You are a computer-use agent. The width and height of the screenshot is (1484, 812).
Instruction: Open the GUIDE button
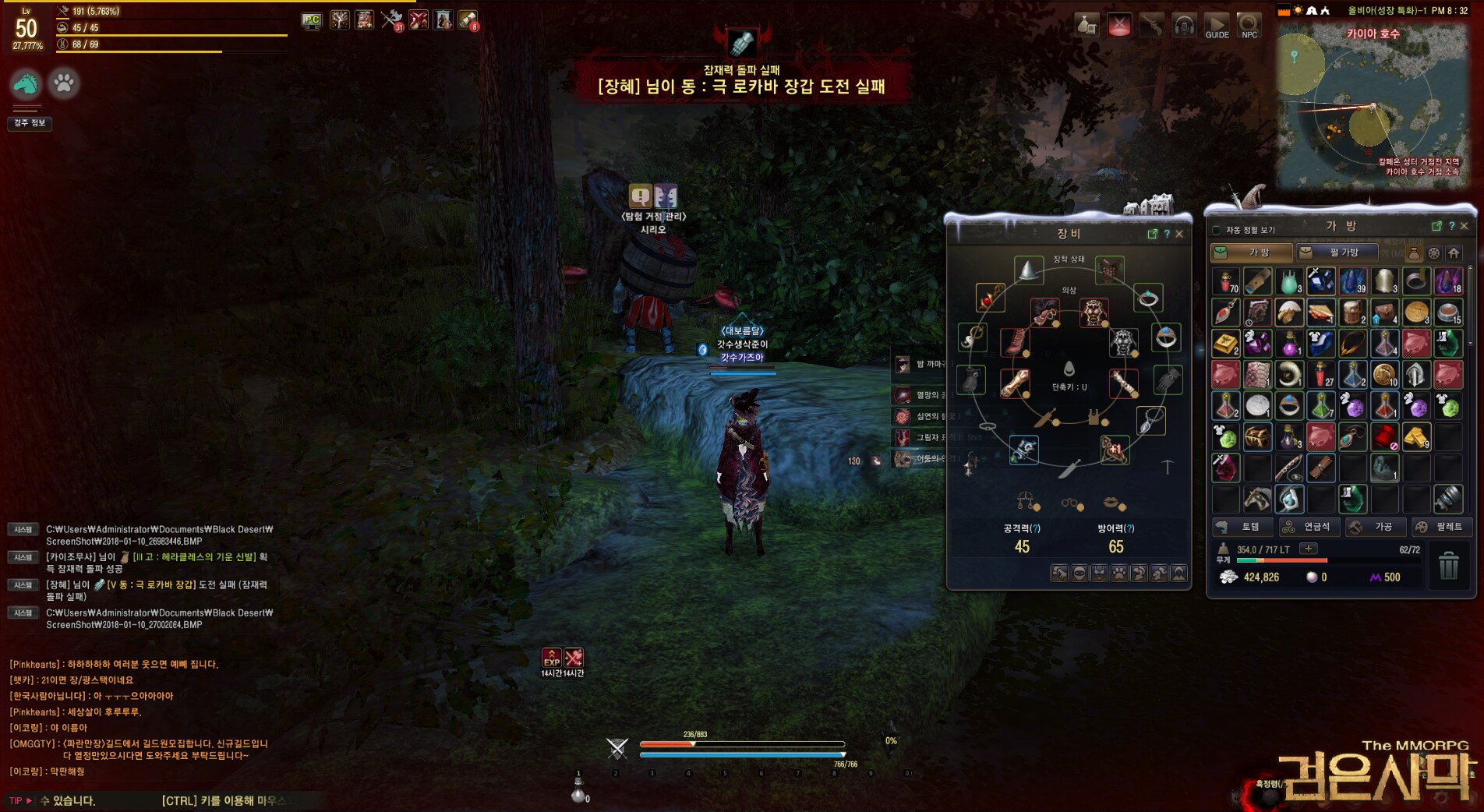pyautogui.click(x=1217, y=26)
